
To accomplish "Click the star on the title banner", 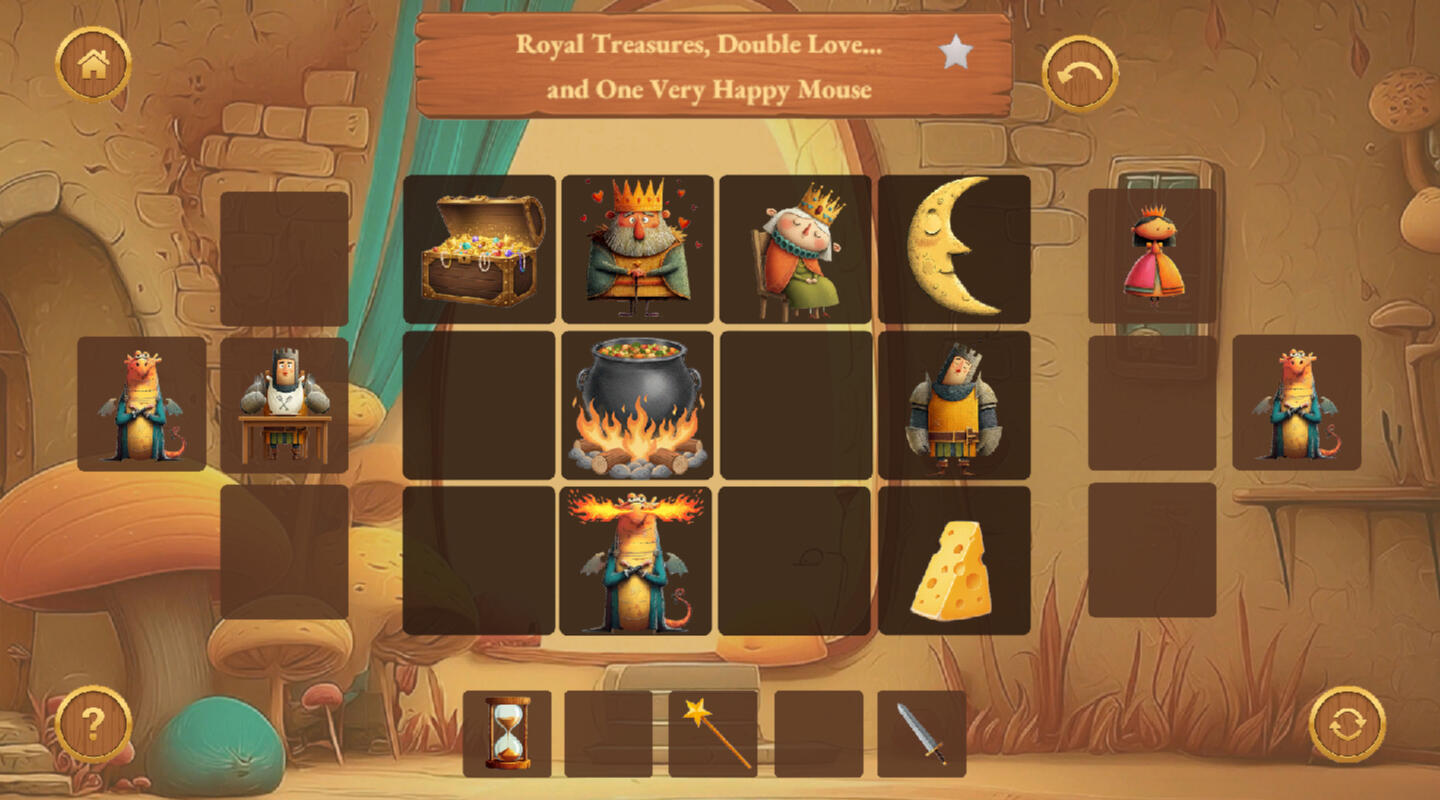I will point(956,52).
